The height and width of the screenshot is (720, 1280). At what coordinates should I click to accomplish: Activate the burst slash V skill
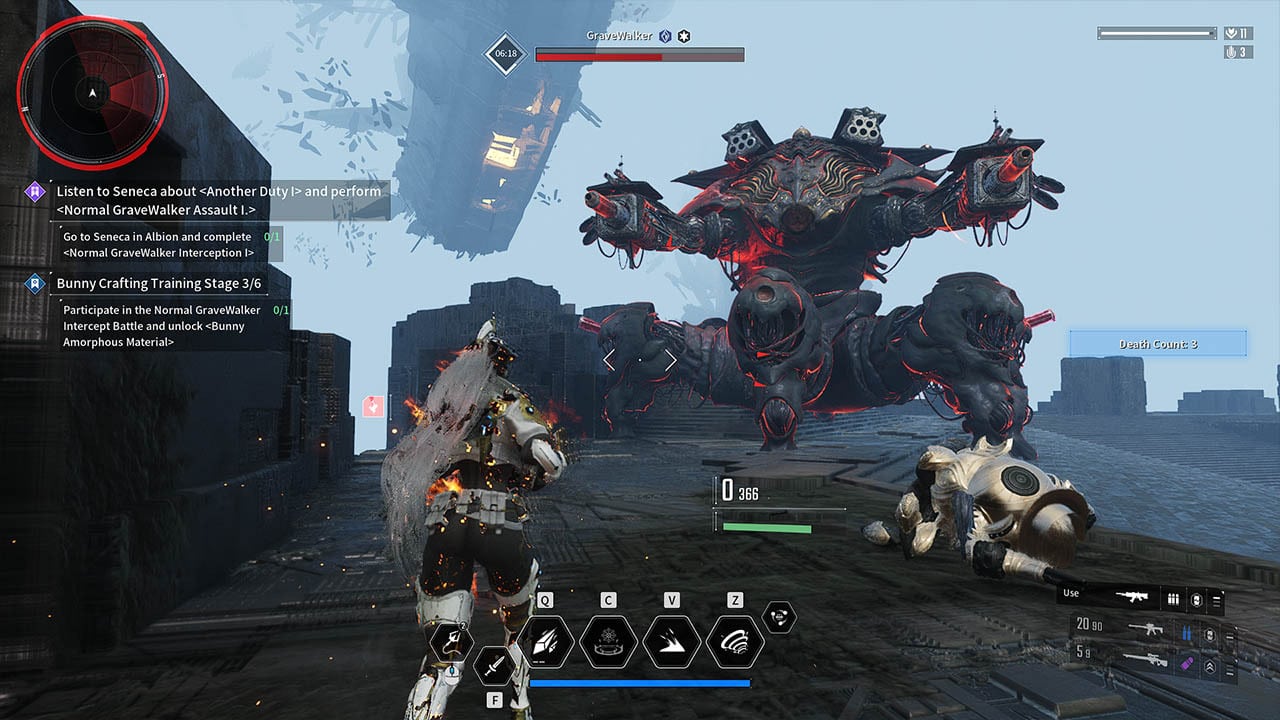672,641
